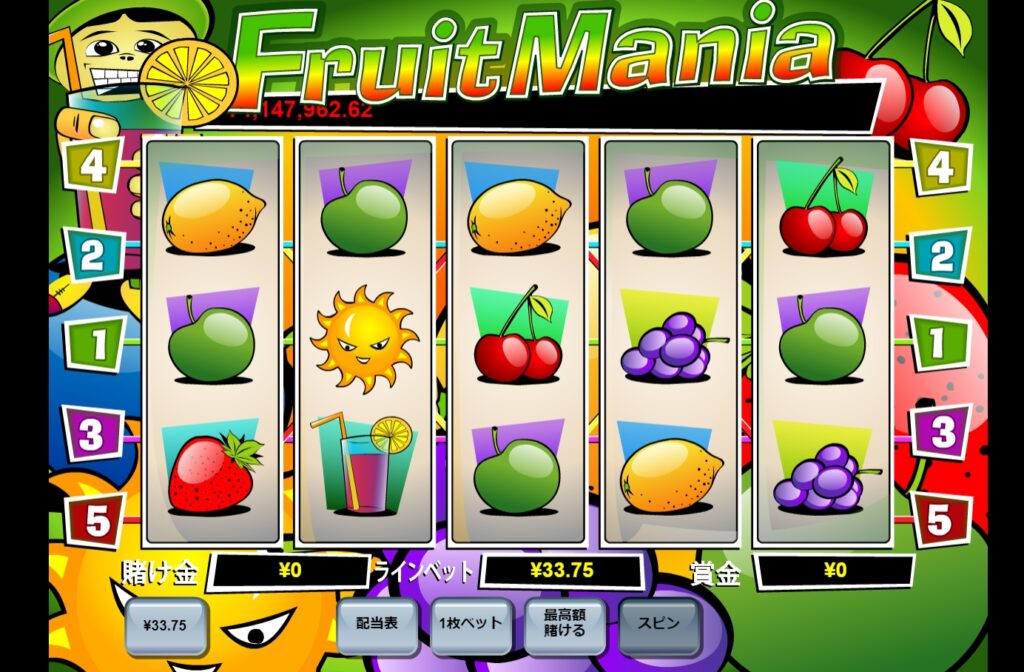The height and width of the screenshot is (672, 1024).
Task: Click the ¥33.75 coin value button
Action: (x=165, y=627)
